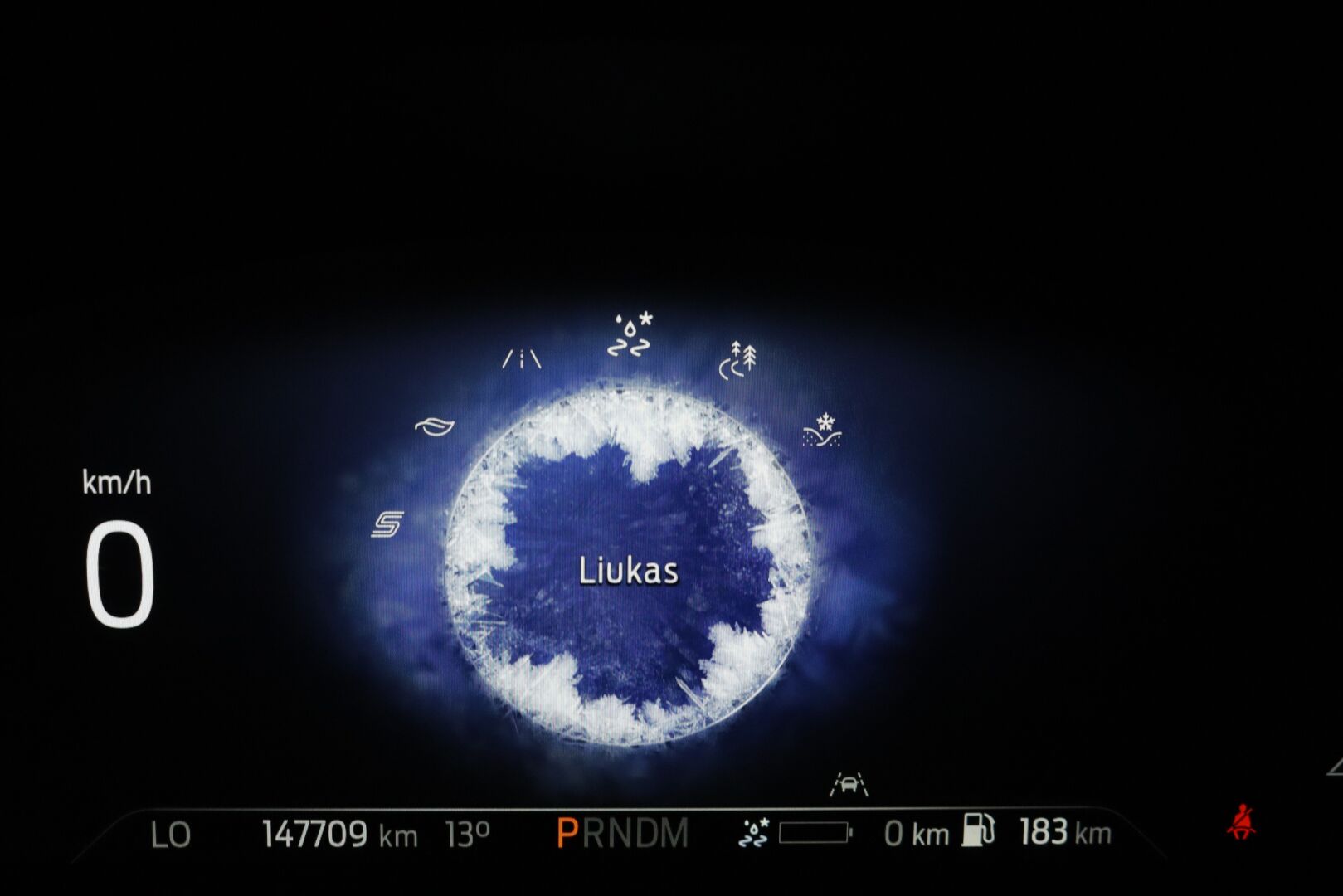Click the lane keeping car icon

click(x=849, y=783)
